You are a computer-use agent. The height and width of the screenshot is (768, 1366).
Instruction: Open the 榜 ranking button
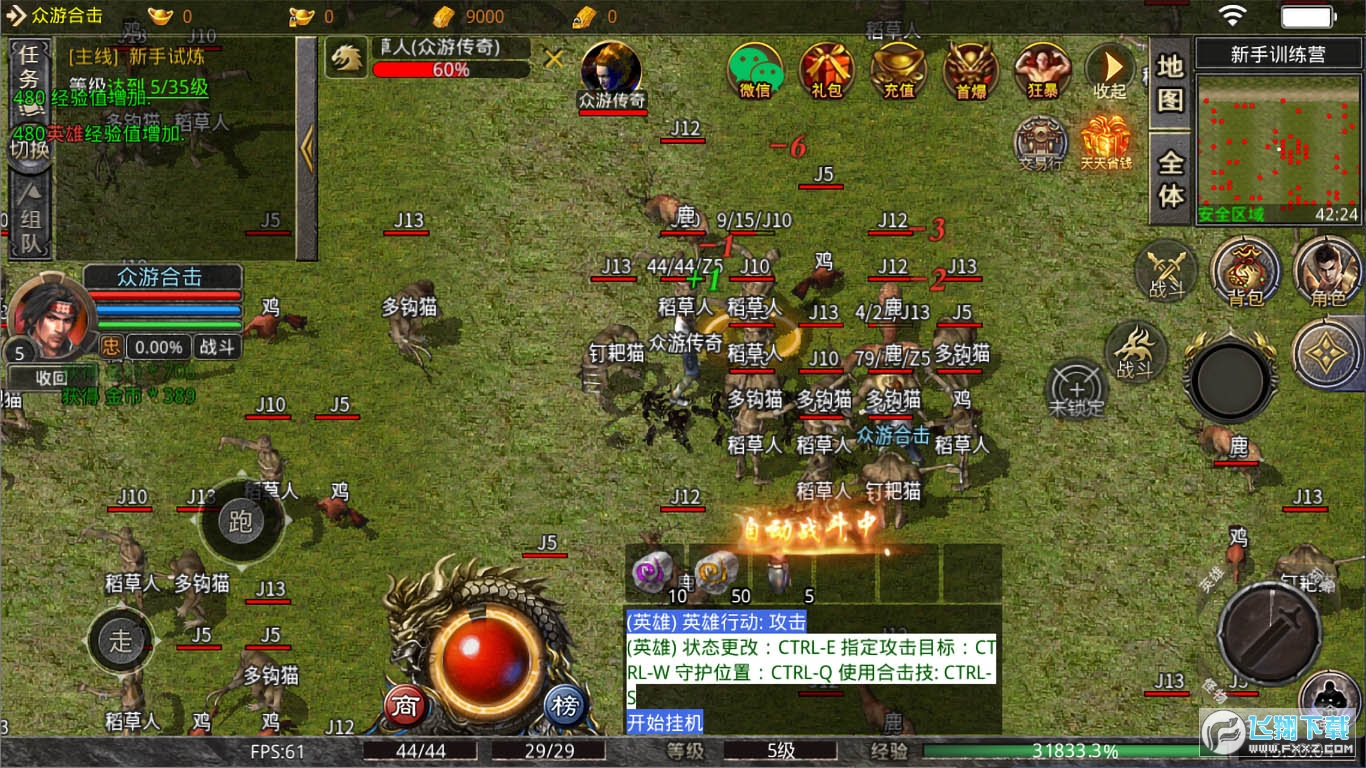click(565, 706)
